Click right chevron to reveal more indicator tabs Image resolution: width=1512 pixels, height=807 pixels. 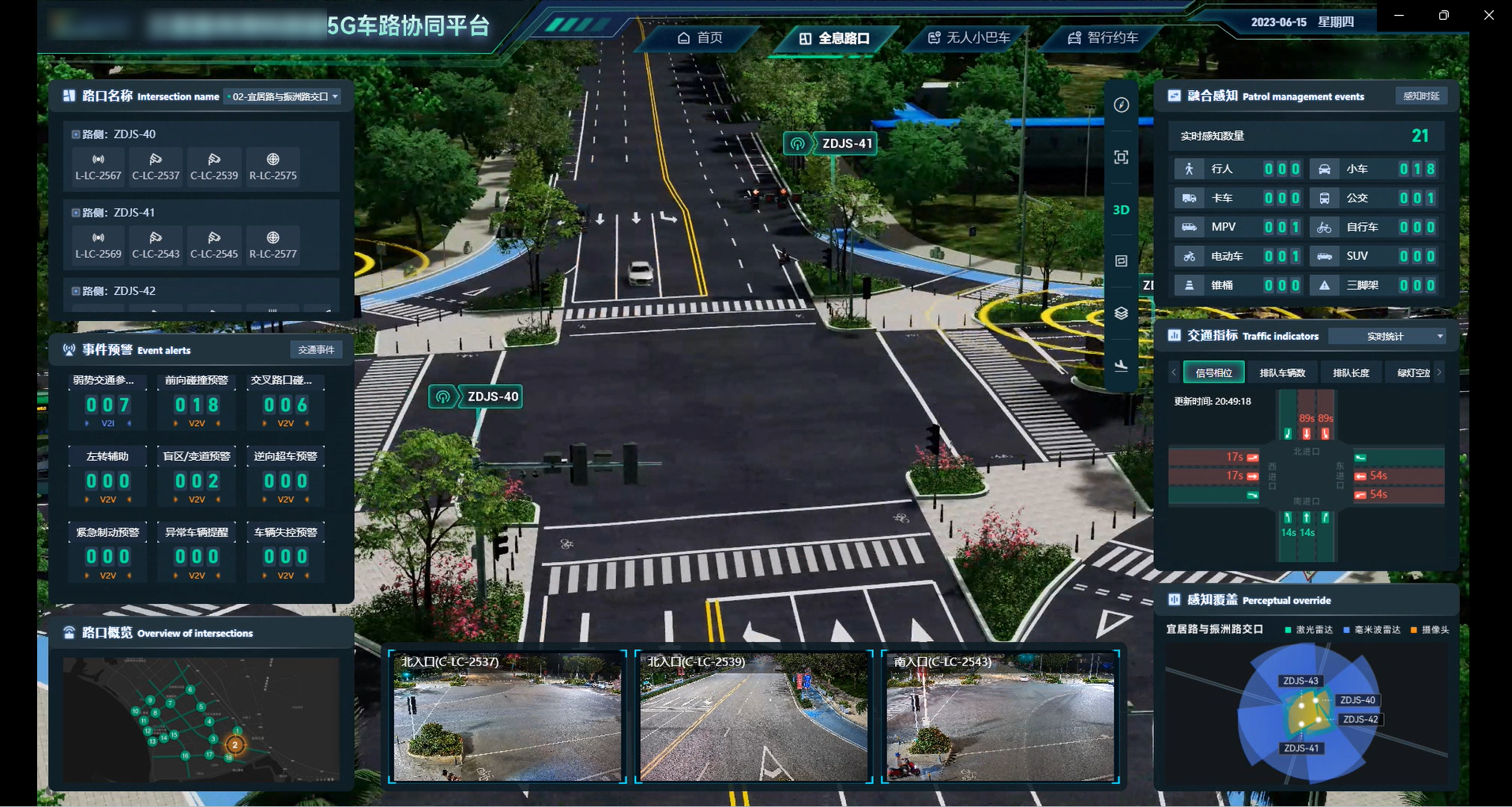coord(1439,371)
